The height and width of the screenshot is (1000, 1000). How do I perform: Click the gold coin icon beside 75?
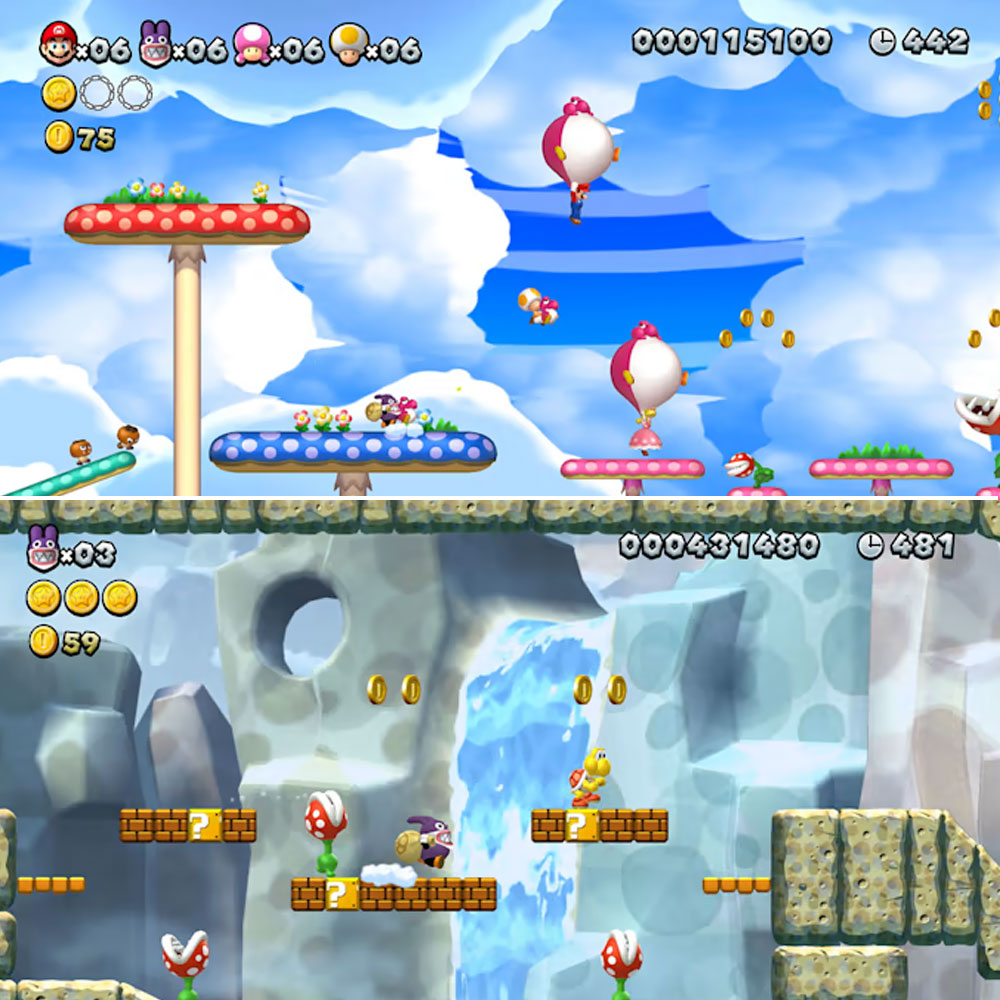tap(59, 137)
